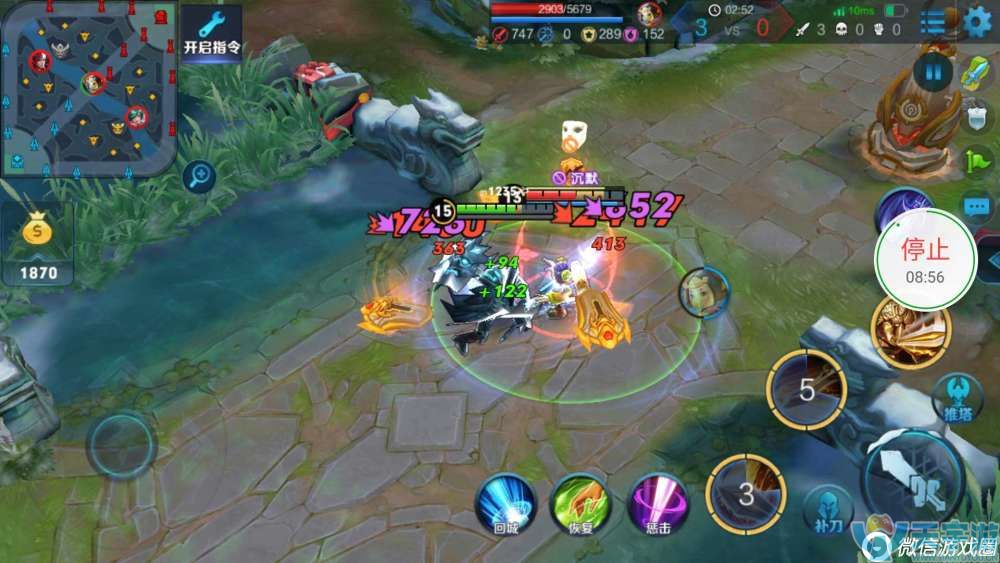The width and height of the screenshot is (1000, 563).
Task: Open the gear settings icon
Action: pos(978,22)
